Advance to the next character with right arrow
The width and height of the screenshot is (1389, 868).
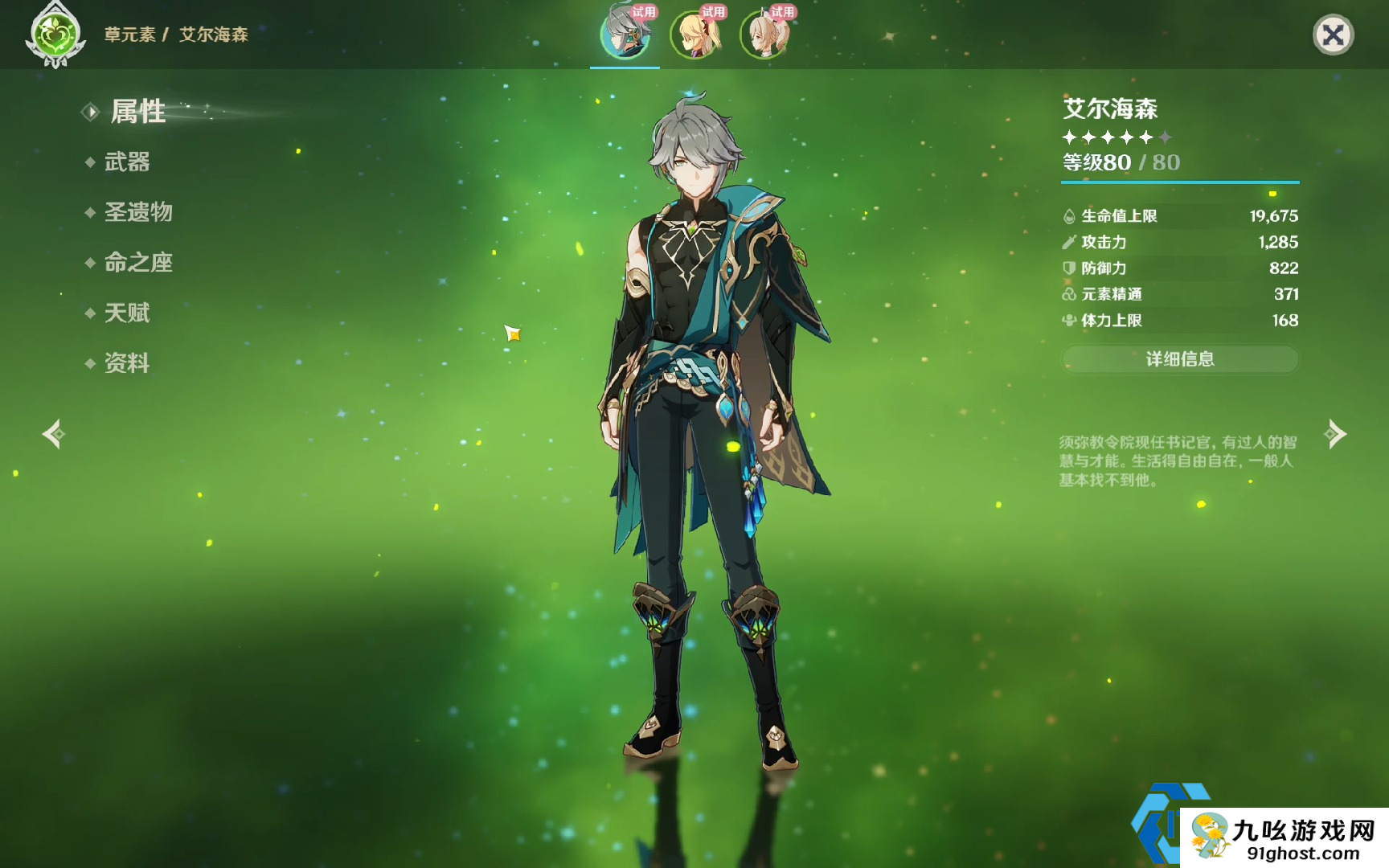pos(1336,434)
